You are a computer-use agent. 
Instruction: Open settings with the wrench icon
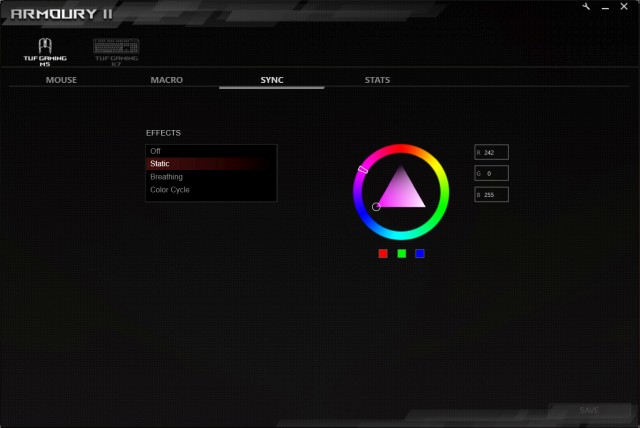pyautogui.click(x=586, y=7)
